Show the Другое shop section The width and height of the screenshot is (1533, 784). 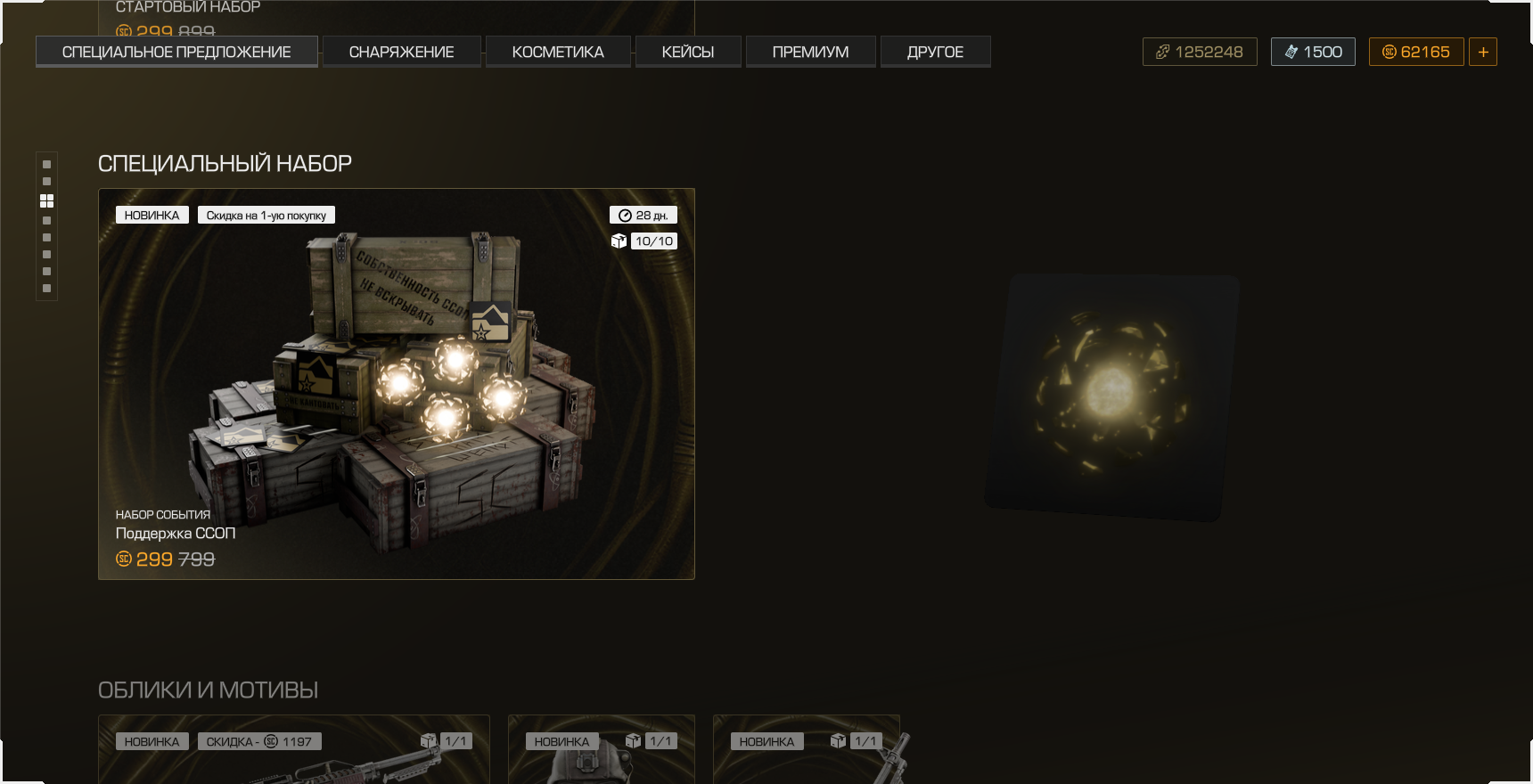coord(935,52)
